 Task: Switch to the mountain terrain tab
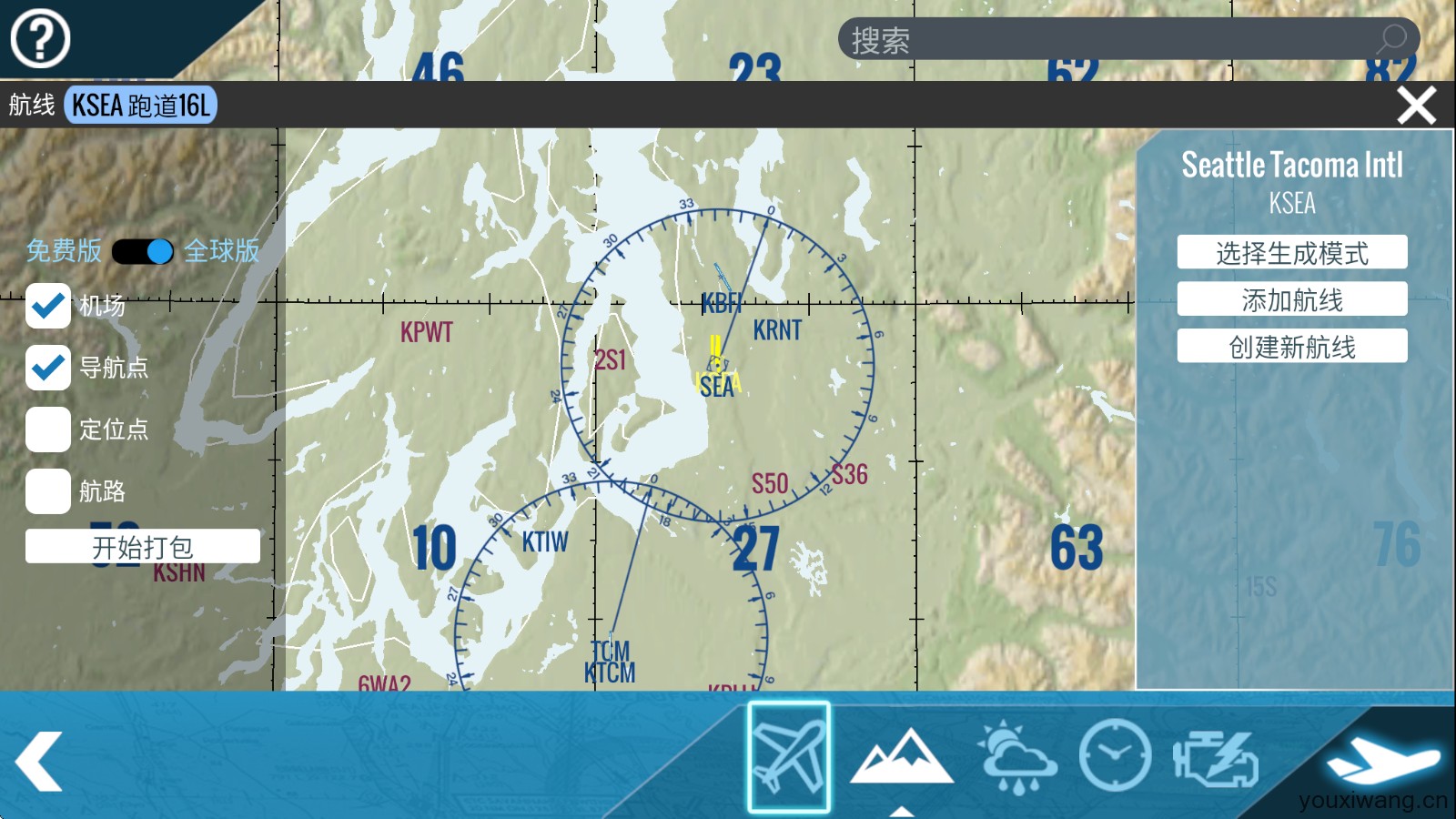pyautogui.click(x=901, y=757)
